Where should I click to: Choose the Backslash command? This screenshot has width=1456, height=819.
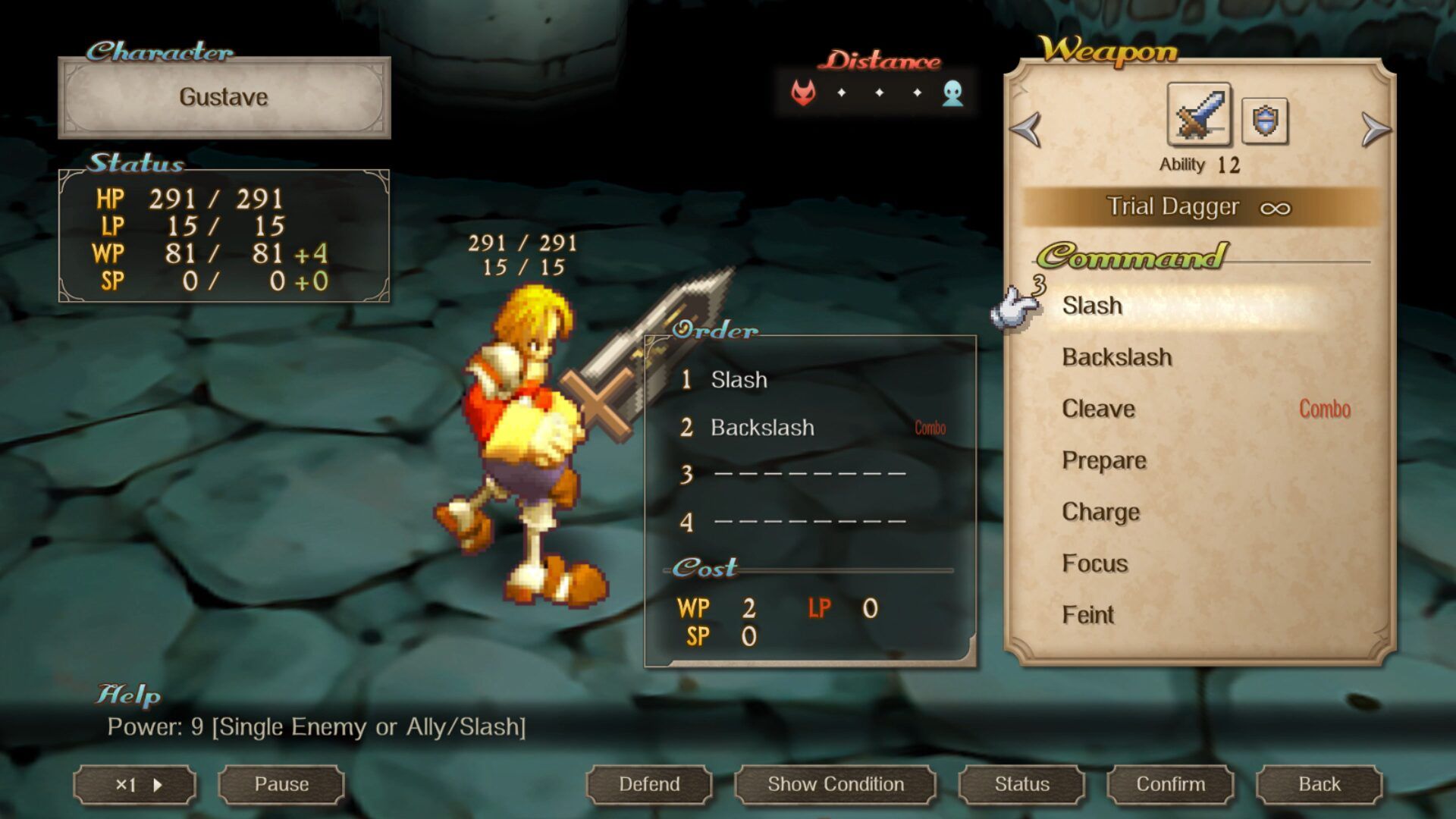click(x=1117, y=357)
